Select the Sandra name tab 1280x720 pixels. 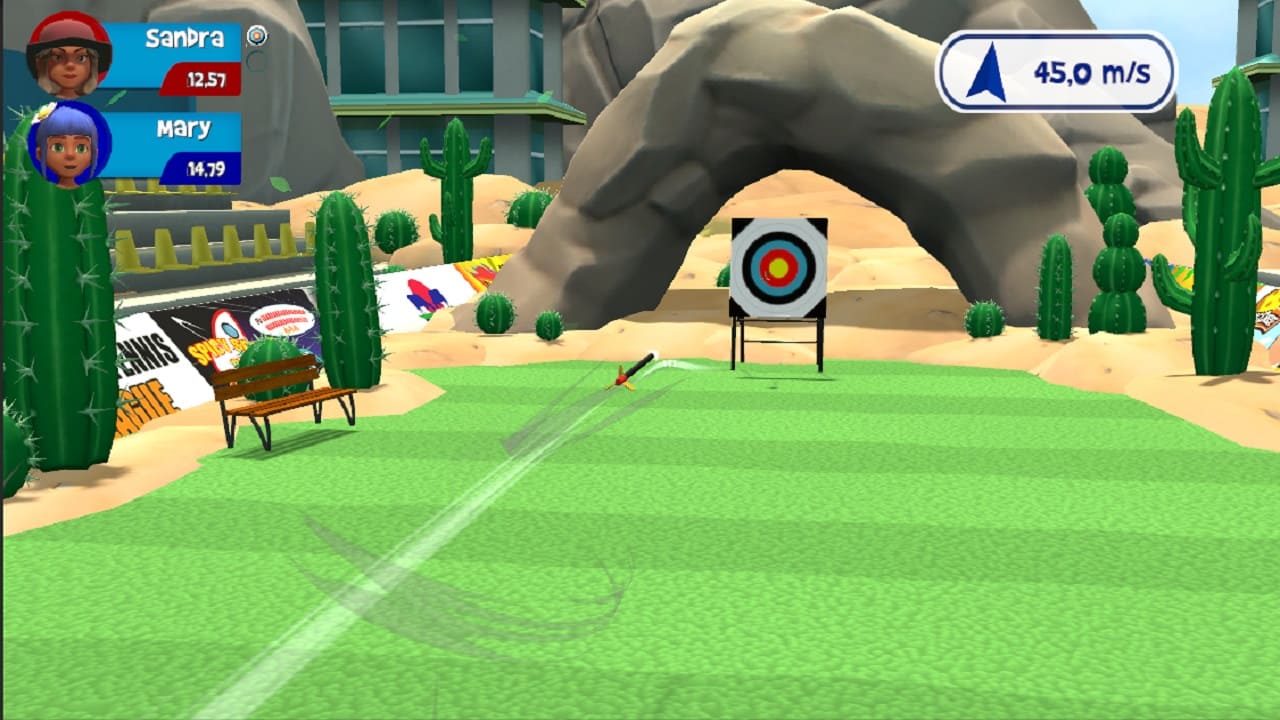point(185,39)
